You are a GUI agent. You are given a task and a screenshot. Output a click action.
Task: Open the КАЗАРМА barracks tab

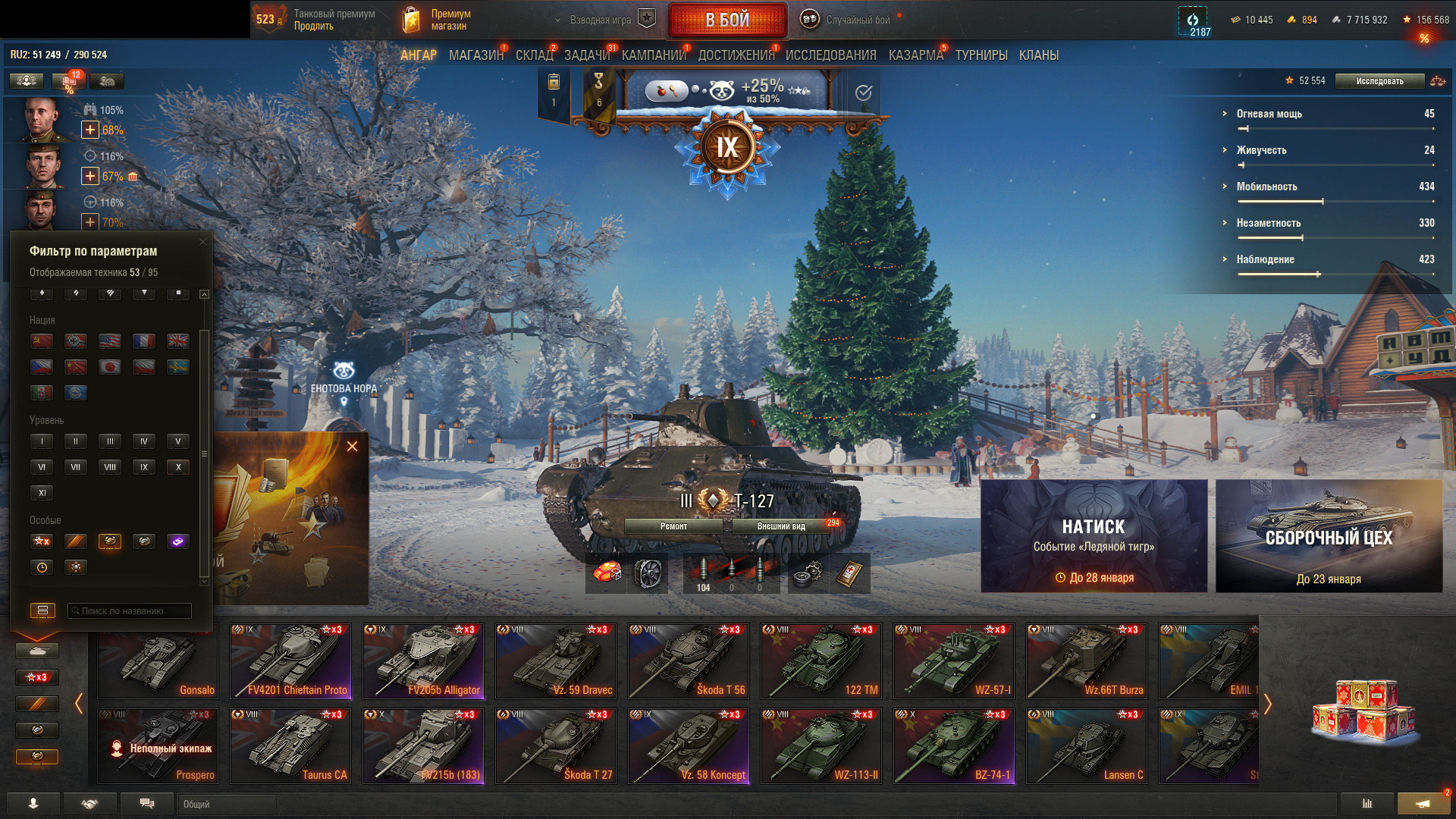[915, 55]
